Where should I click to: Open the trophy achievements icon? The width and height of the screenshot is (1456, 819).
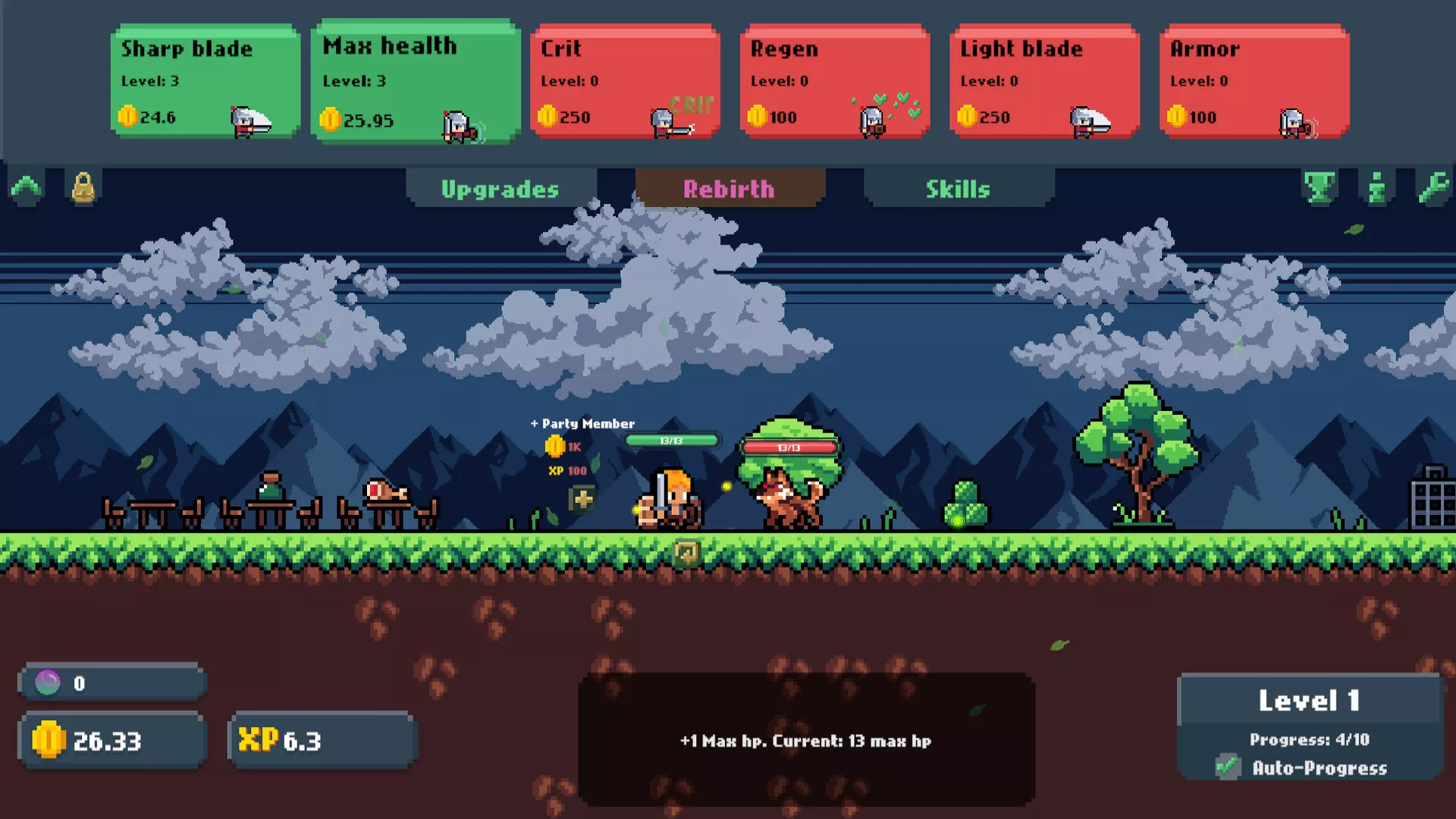click(1319, 187)
